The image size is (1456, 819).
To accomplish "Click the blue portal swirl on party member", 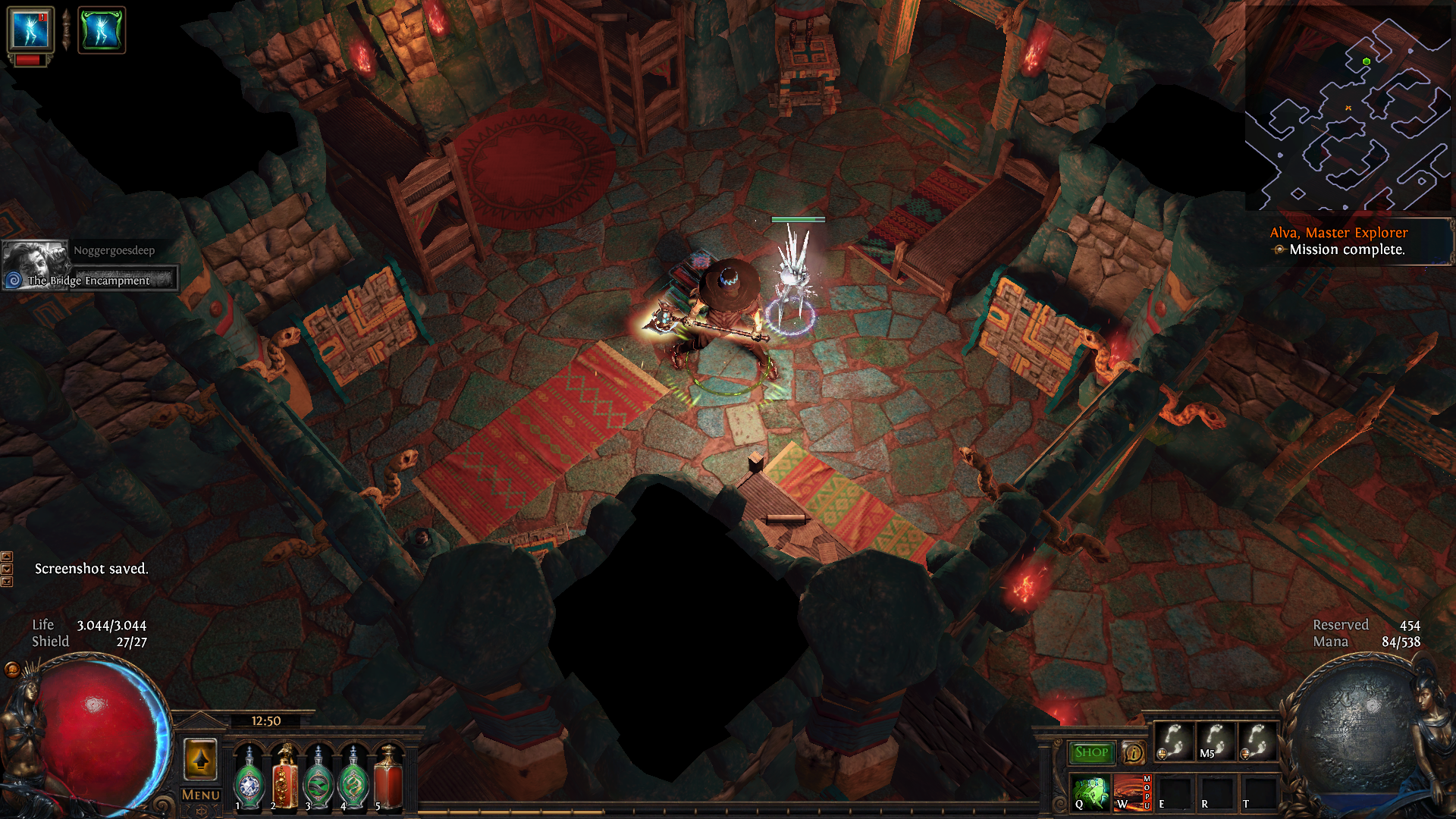I will tap(13, 281).
